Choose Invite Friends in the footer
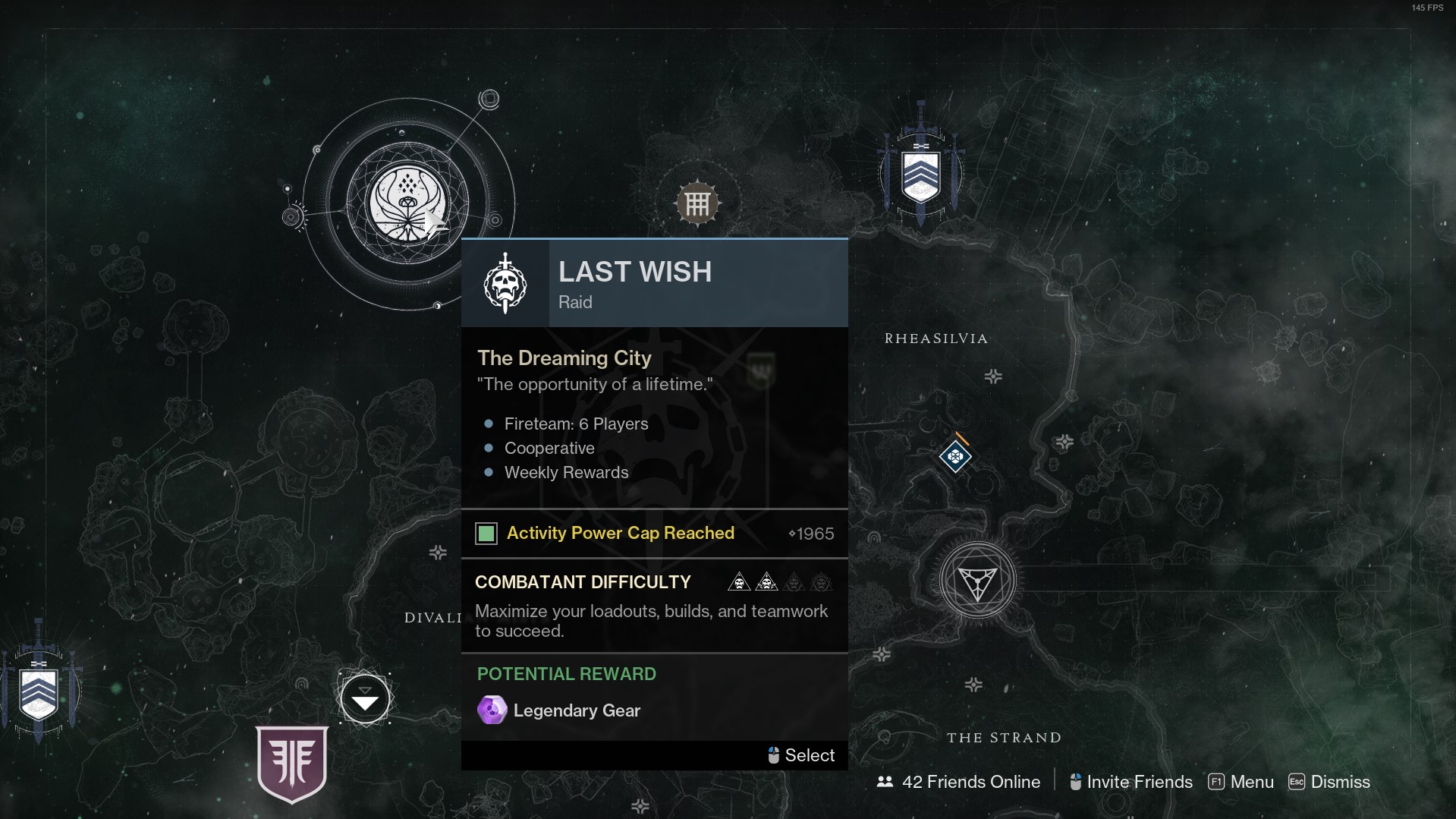Screen dimensions: 1456x819 1131,782
